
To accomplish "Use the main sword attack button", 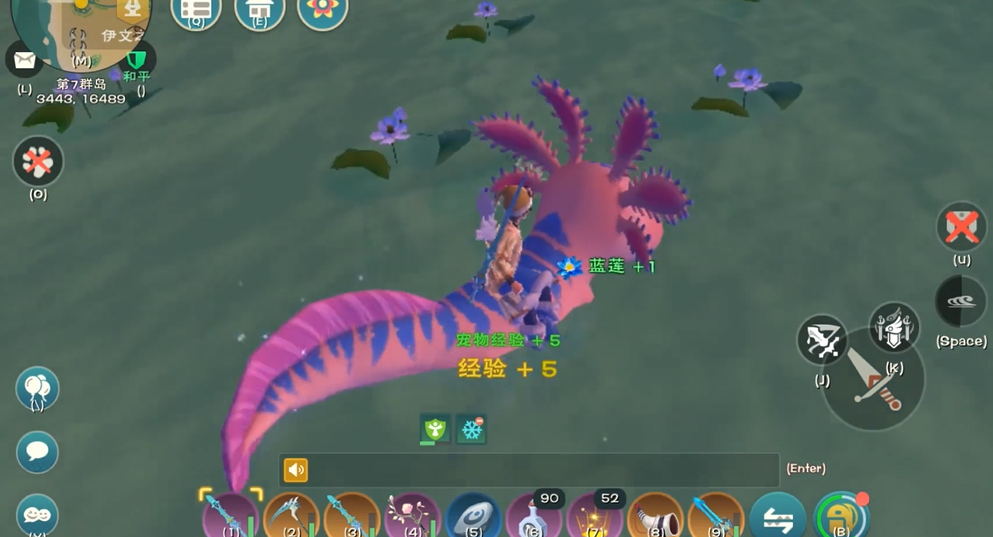I will (873, 380).
